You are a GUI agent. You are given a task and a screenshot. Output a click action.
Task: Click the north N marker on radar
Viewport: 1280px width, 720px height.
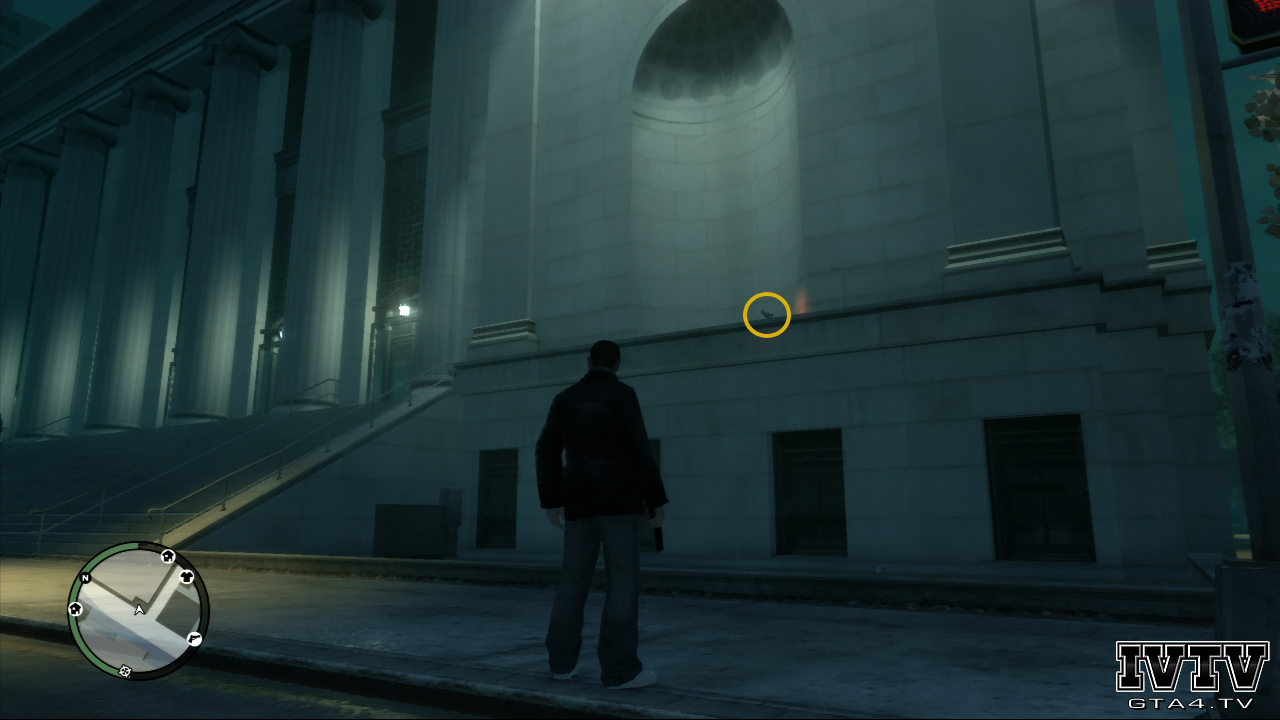click(x=86, y=579)
